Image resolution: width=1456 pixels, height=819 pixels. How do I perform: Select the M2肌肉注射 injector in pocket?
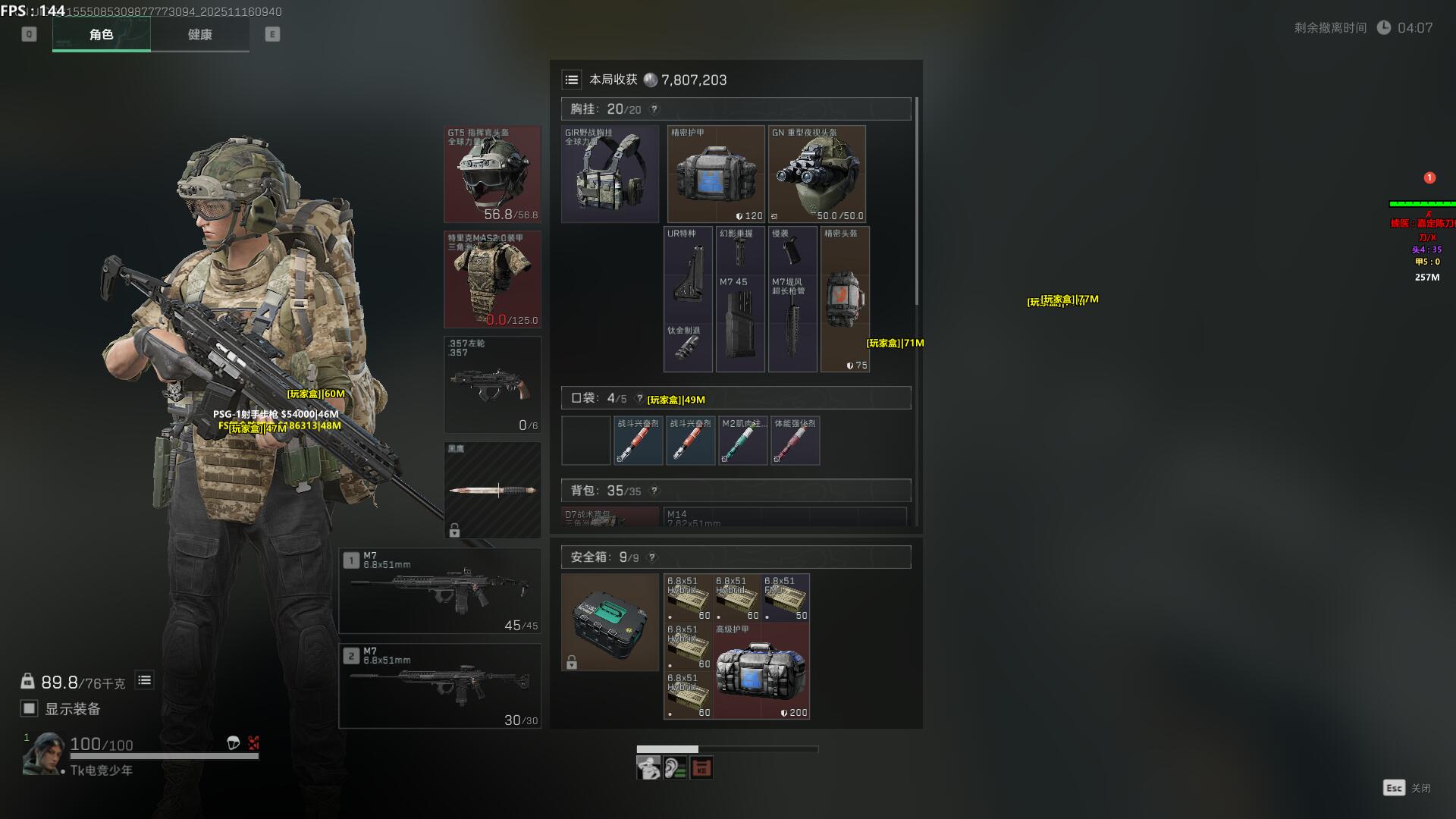[x=742, y=441]
